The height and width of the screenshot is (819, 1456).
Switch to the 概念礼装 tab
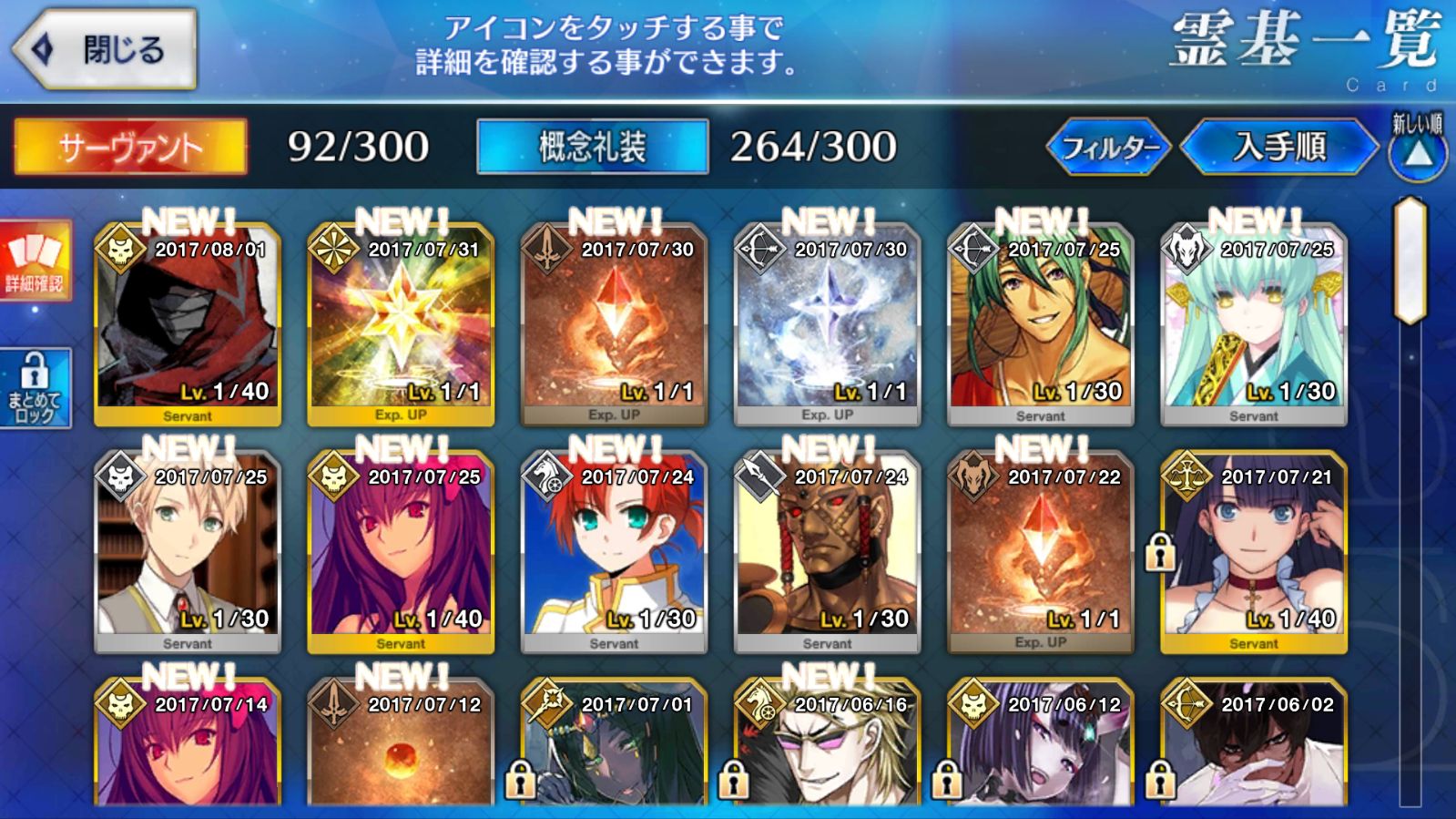pyautogui.click(x=592, y=147)
